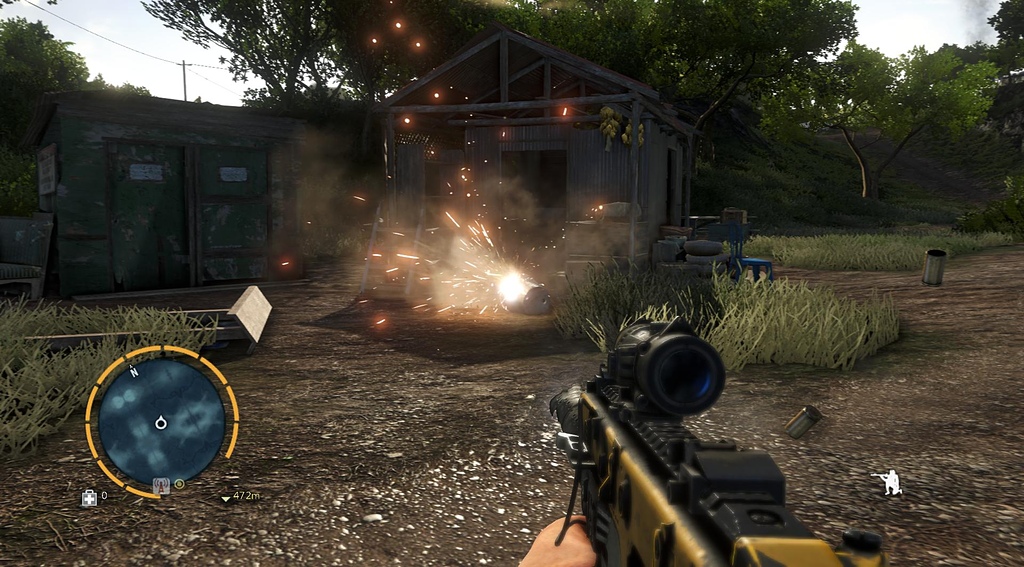The height and width of the screenshot is (567, 1024).
Task: Click the crouching stance indicator icon
Action: pos(887,482)
